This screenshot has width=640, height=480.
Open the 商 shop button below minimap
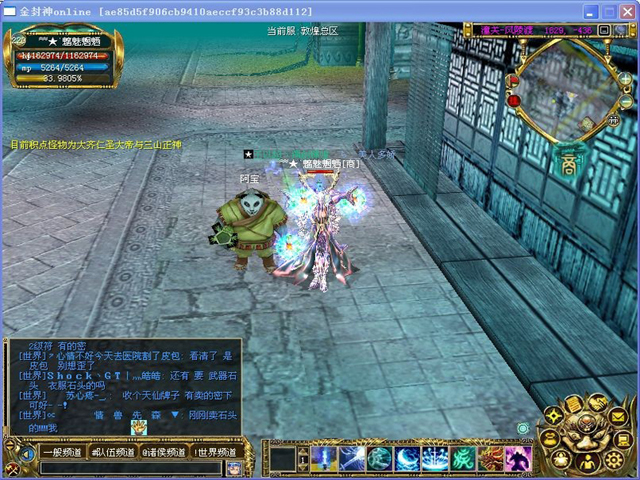(568, 161)
